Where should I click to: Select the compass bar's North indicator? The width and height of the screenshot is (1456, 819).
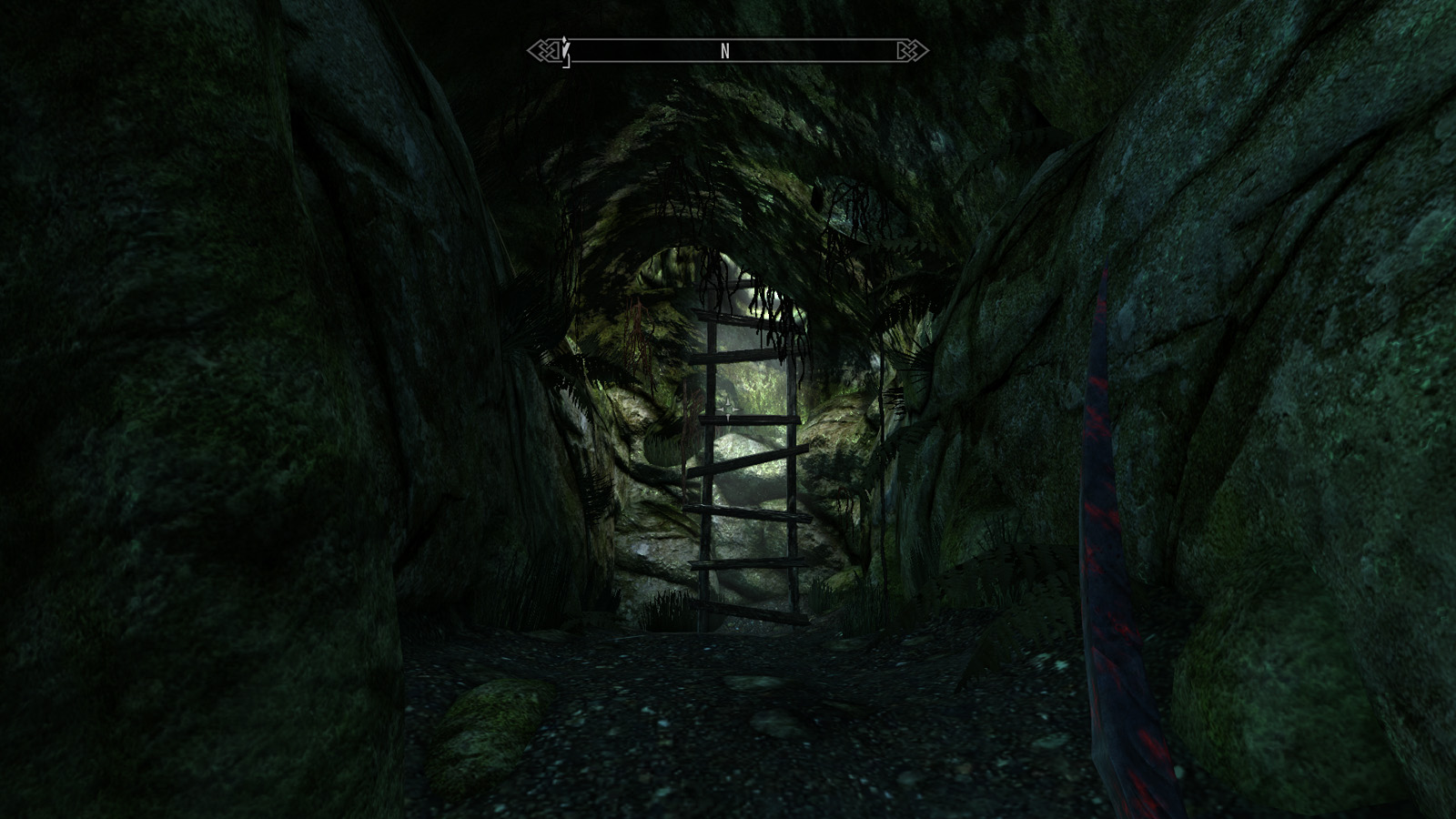(725, 52)
